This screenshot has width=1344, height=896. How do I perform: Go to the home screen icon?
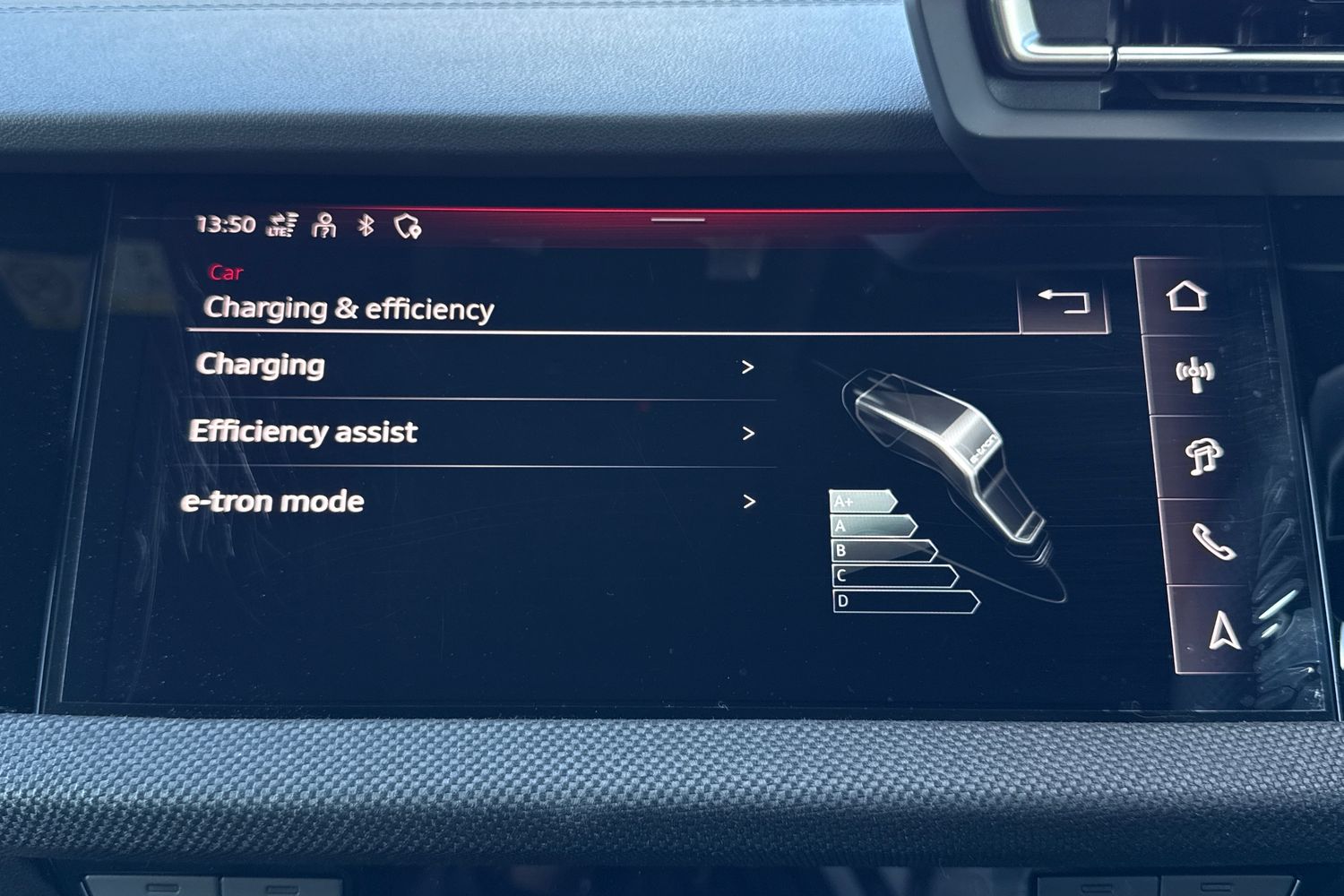coord(1186,296)
